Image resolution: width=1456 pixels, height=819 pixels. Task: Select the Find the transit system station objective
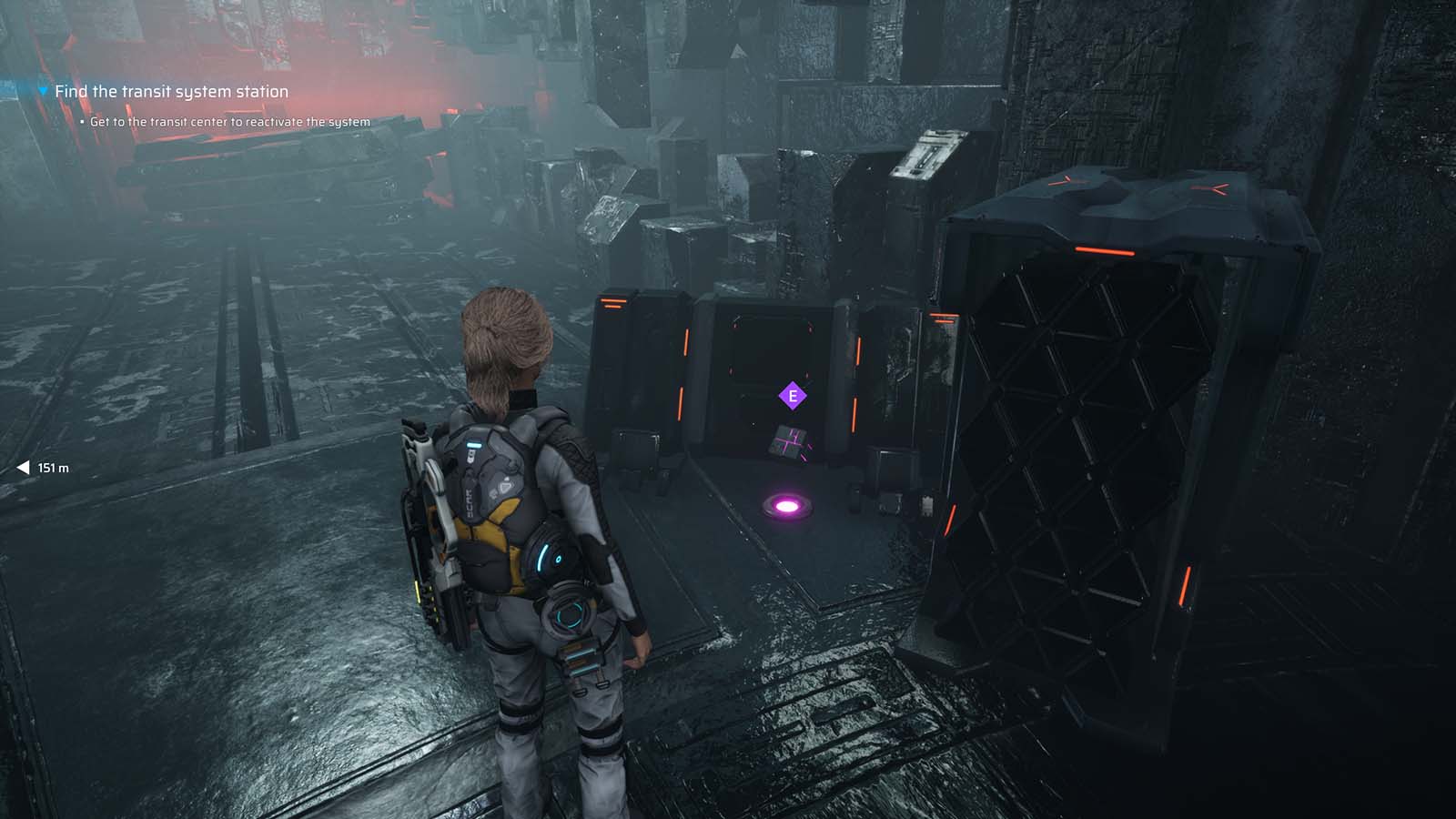pyautogui.click(x=171, y=91)
